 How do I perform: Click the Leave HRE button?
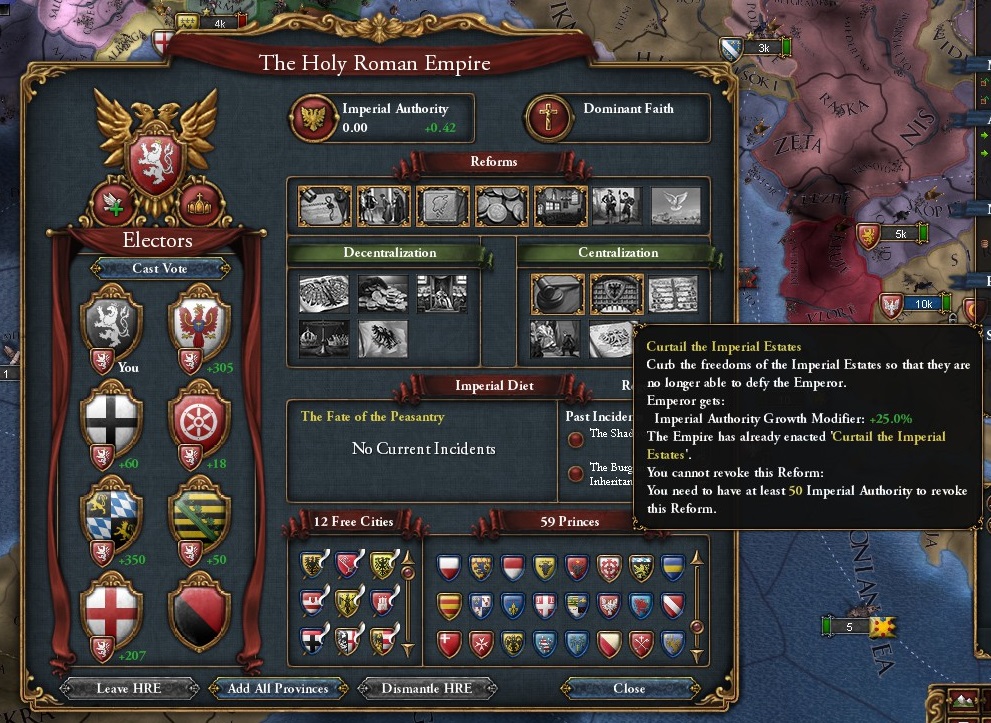126,689
